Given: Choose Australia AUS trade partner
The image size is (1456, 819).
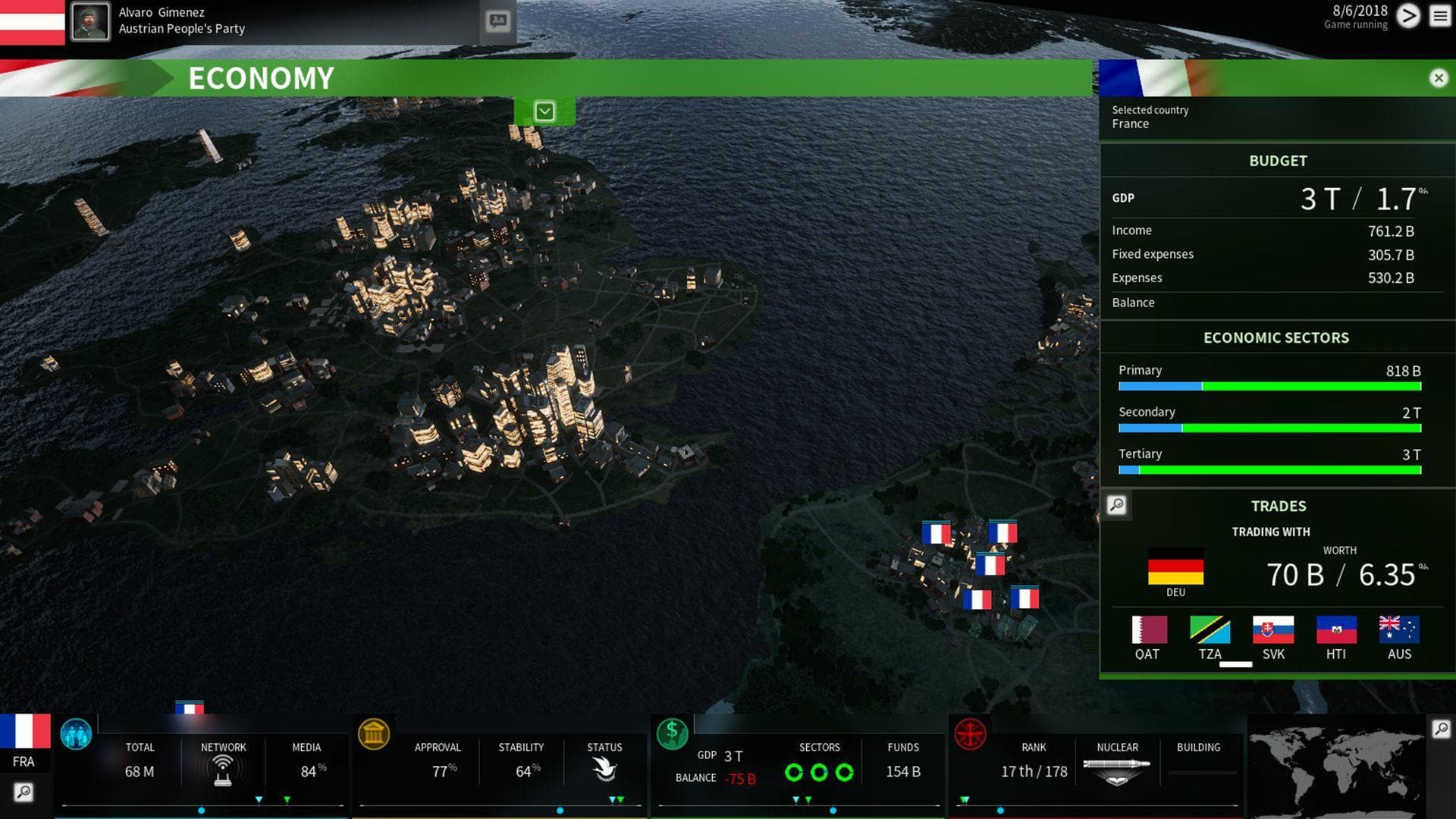Looking at the screenshot, I should pyautogui.click(x=1399, y=629).
